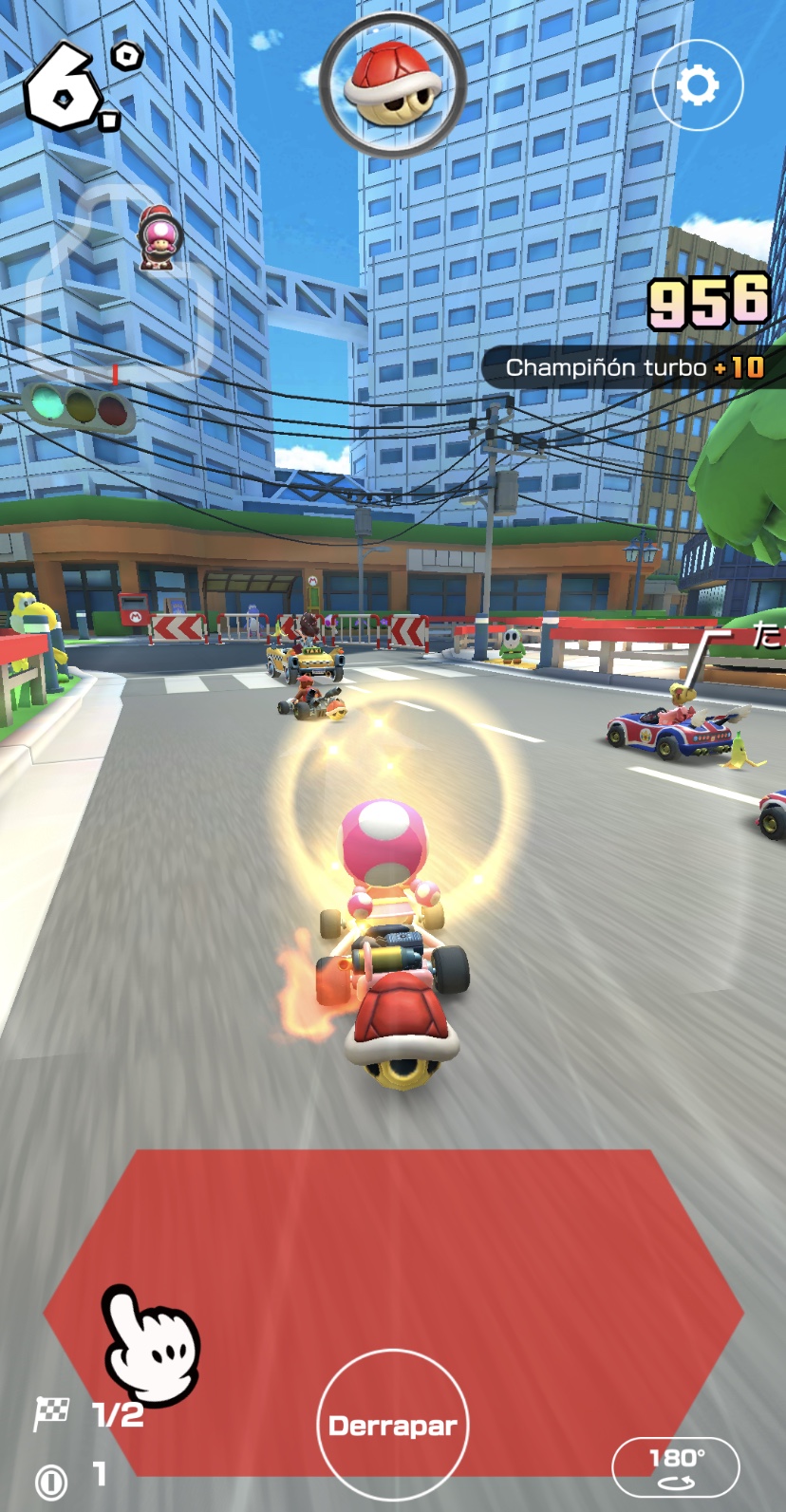This screenshot has width=786, height=1512.
Task: Activate the 180° turn-around button
Action: click(x=676, y=1465)
